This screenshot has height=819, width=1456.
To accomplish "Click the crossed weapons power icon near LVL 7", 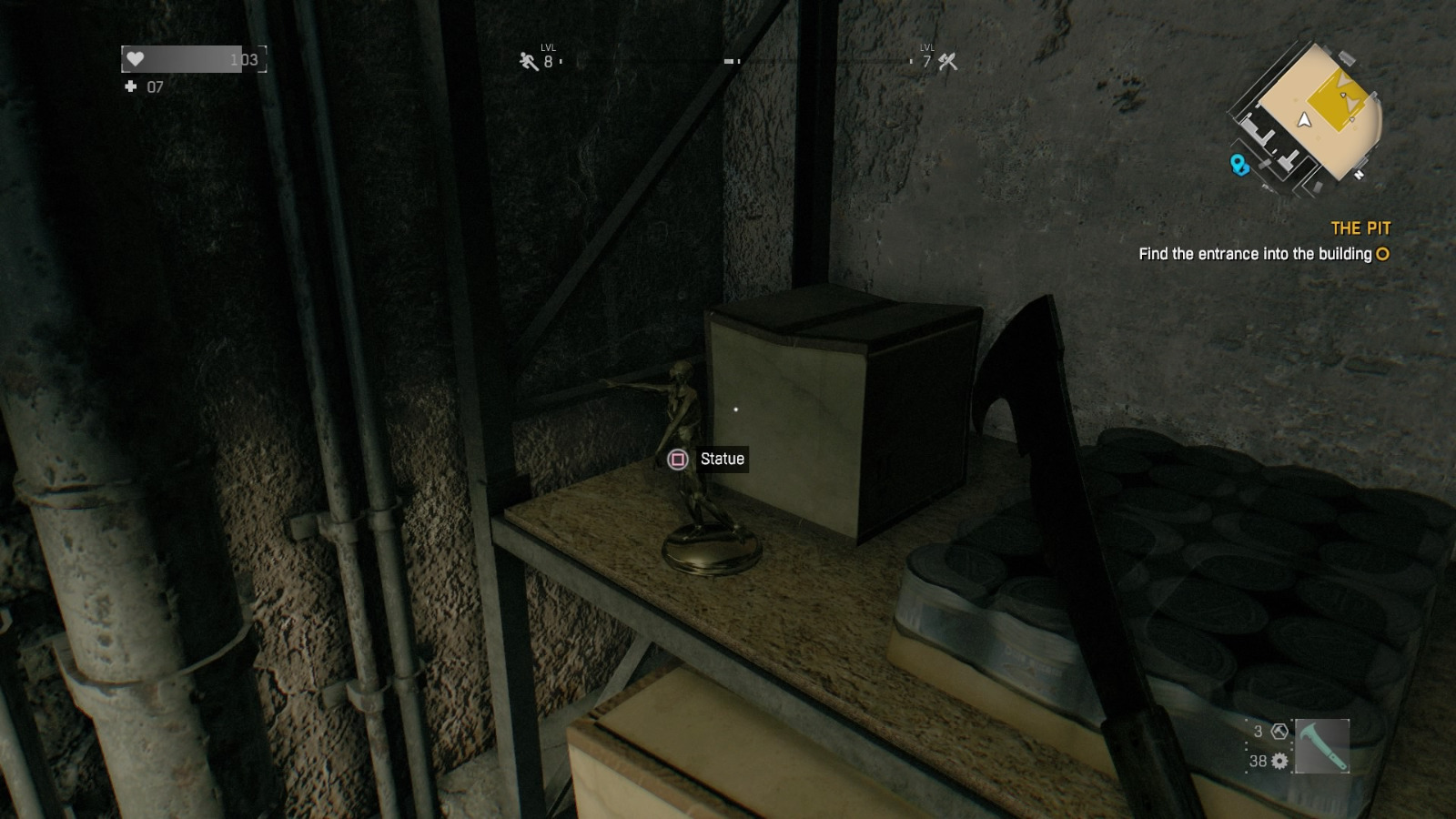I will 948,62.
